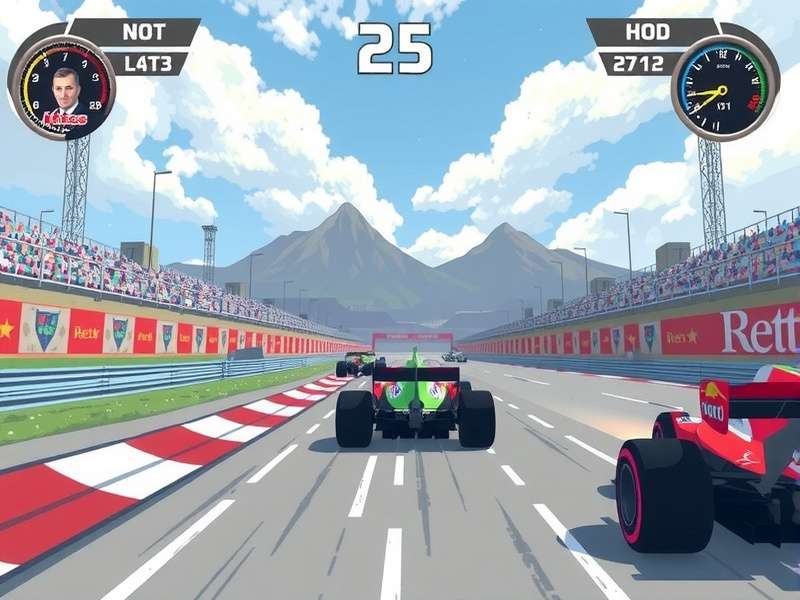Click the driver portrait gauge
Screen dimensions: 800x600
click(62, 88)
